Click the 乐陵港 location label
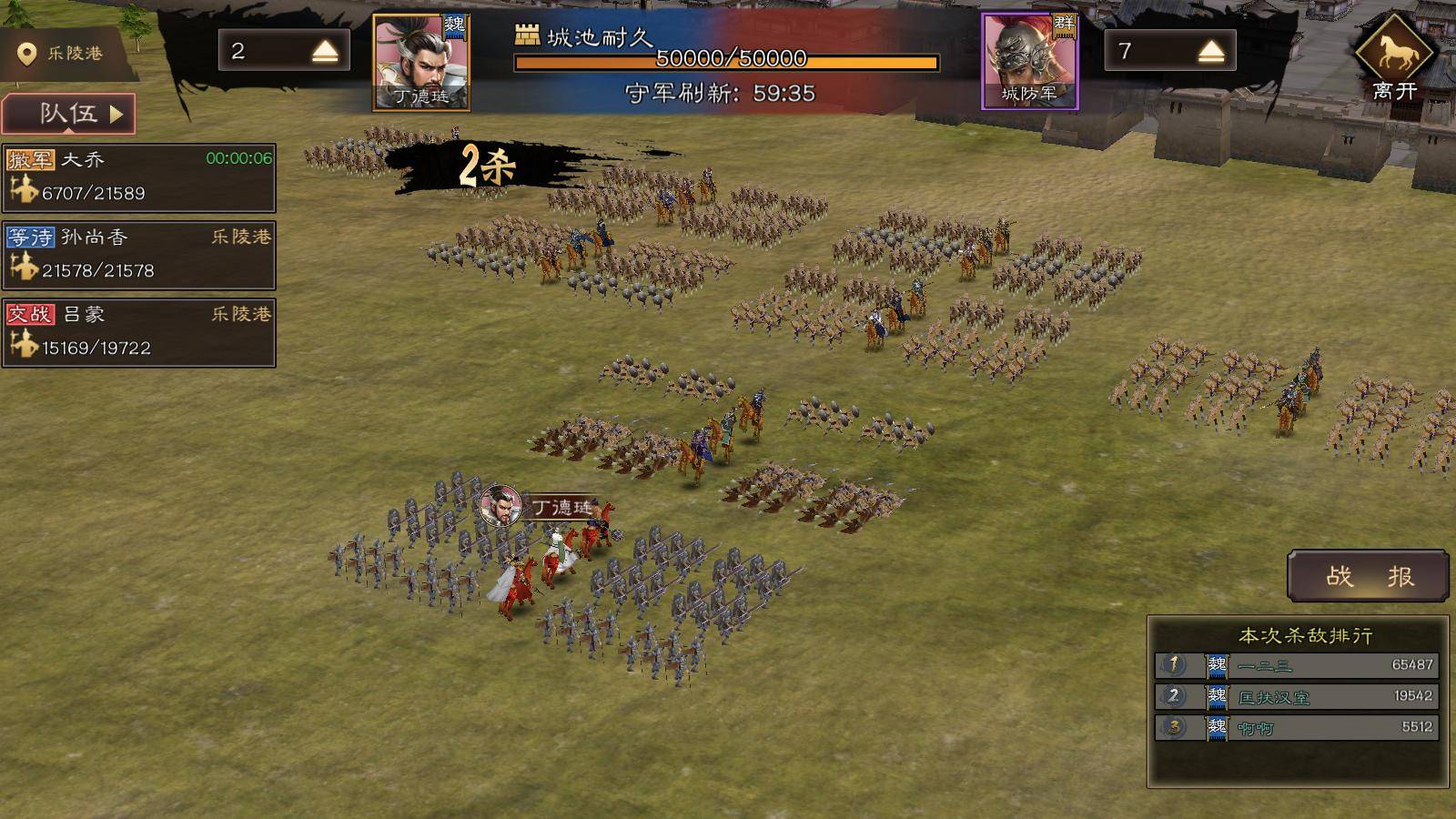This screenshot has width=1456, height=819. [64, 54]
